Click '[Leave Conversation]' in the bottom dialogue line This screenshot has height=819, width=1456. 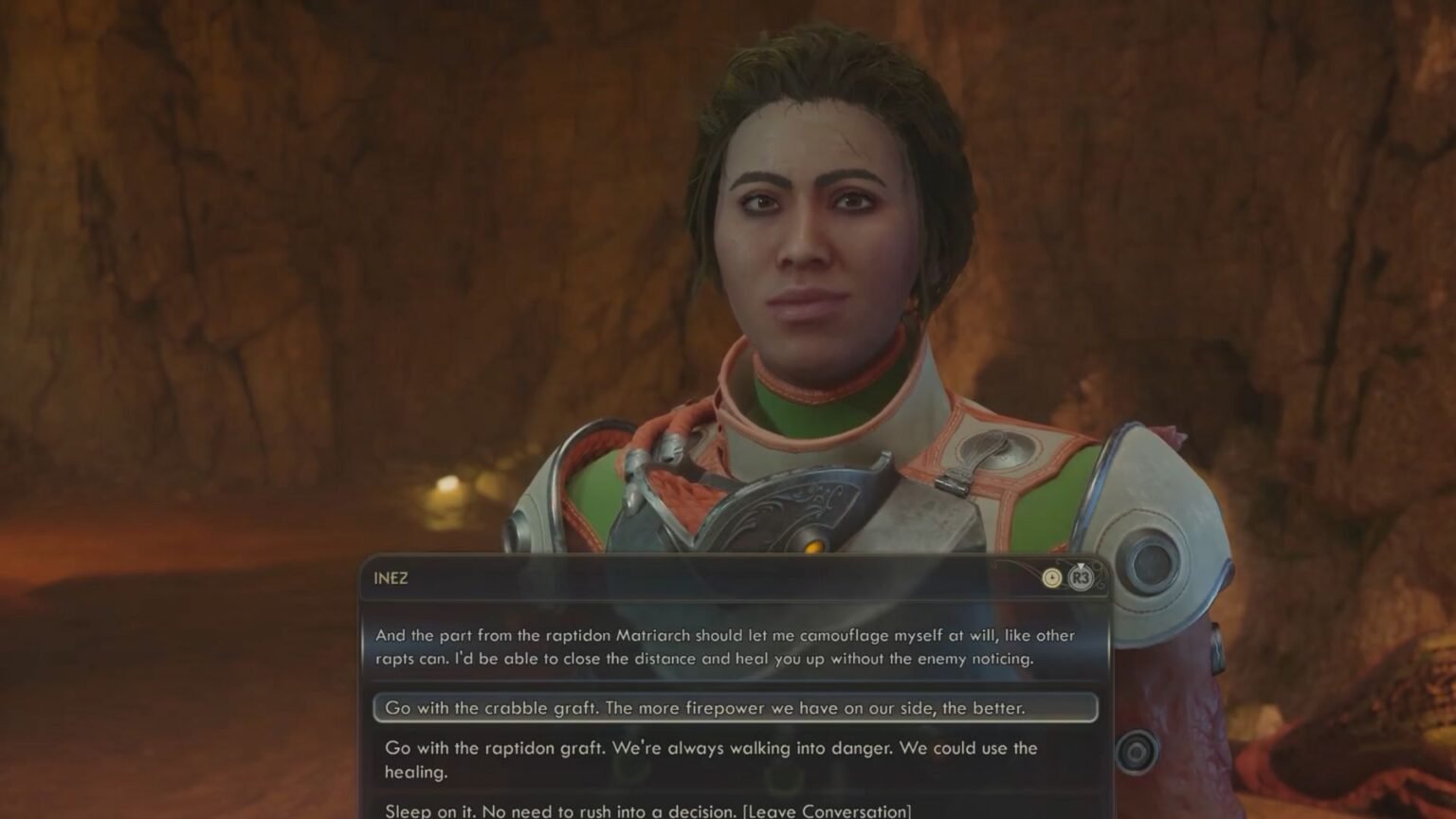pos(828,811)
